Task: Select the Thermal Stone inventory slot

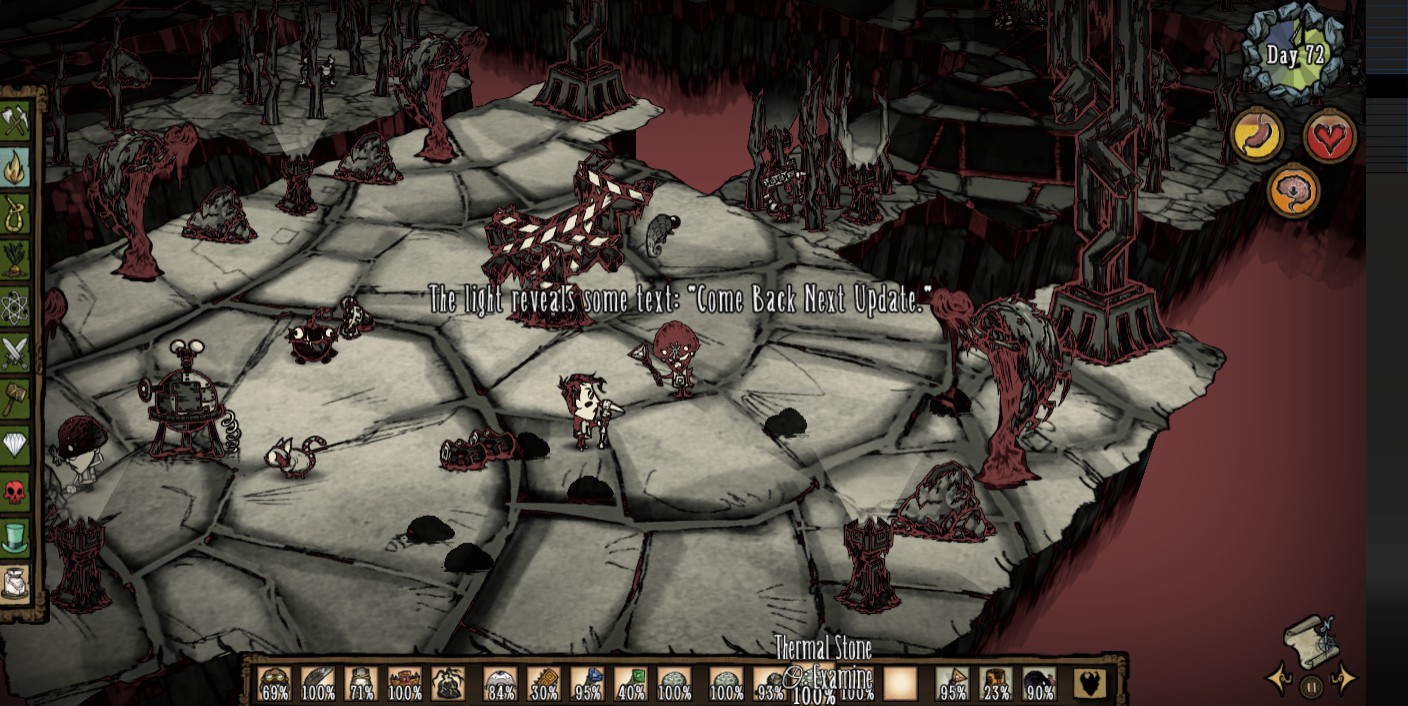Action: [x=813, y=683]
